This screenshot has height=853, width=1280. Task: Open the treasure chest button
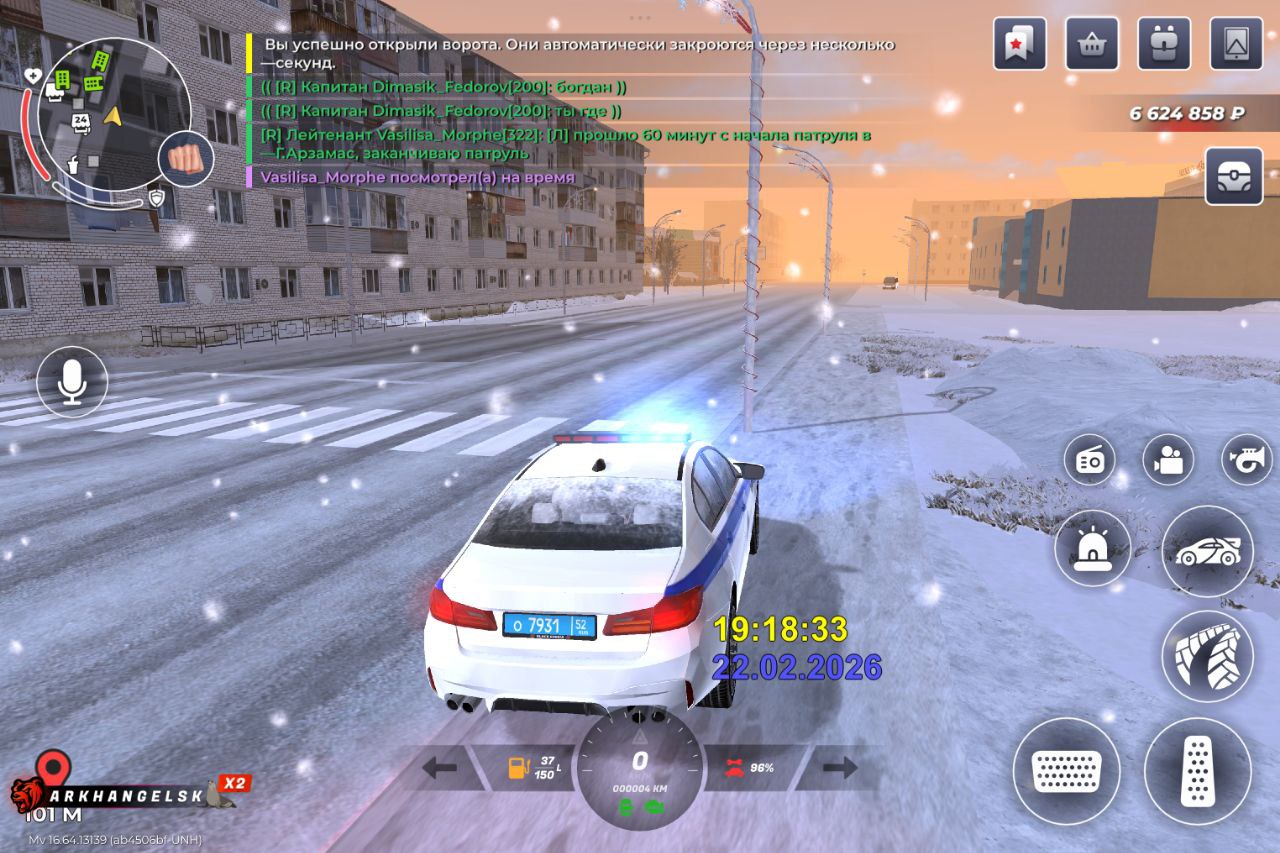coord(1234,176)
